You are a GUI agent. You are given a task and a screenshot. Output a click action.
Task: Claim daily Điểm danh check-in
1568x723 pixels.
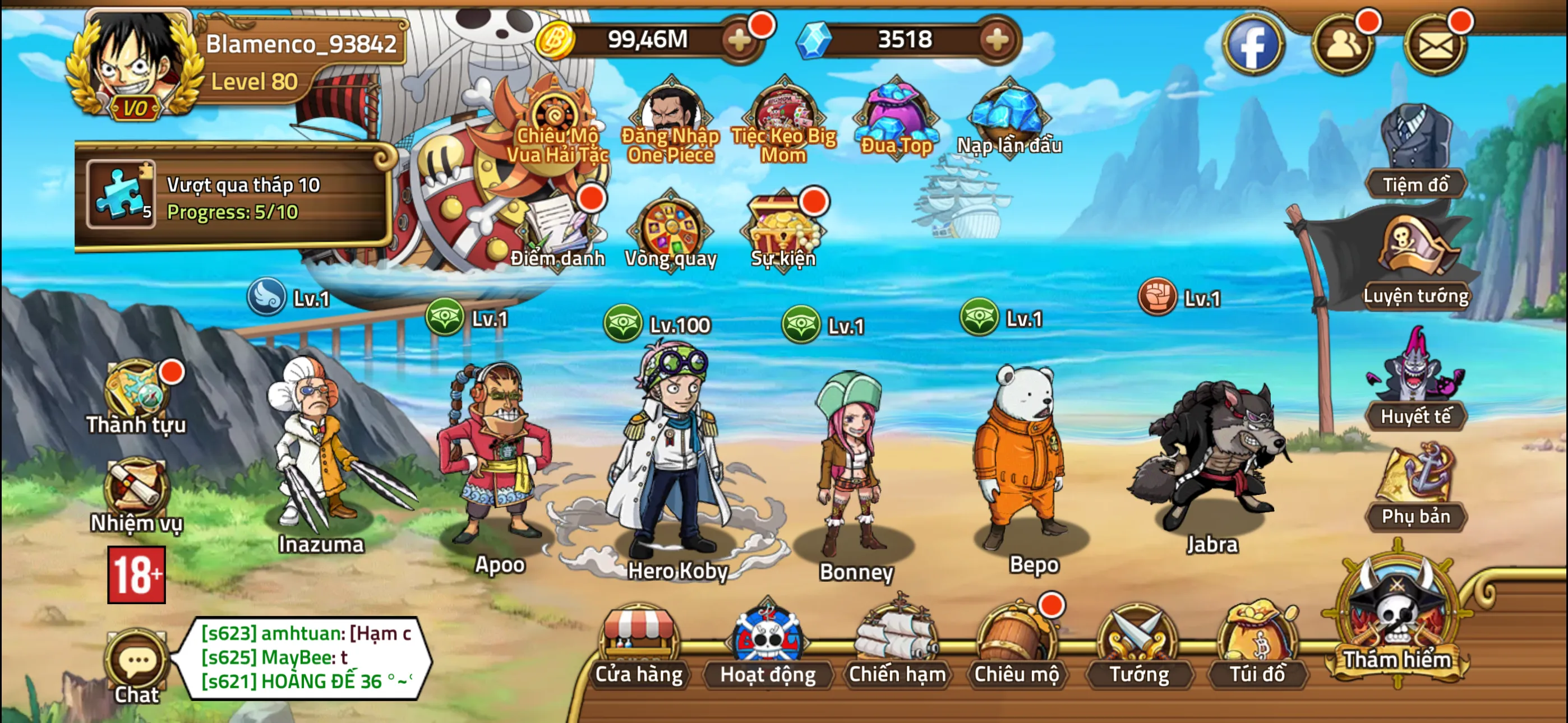pyautogui.click(x=557, y=231)
